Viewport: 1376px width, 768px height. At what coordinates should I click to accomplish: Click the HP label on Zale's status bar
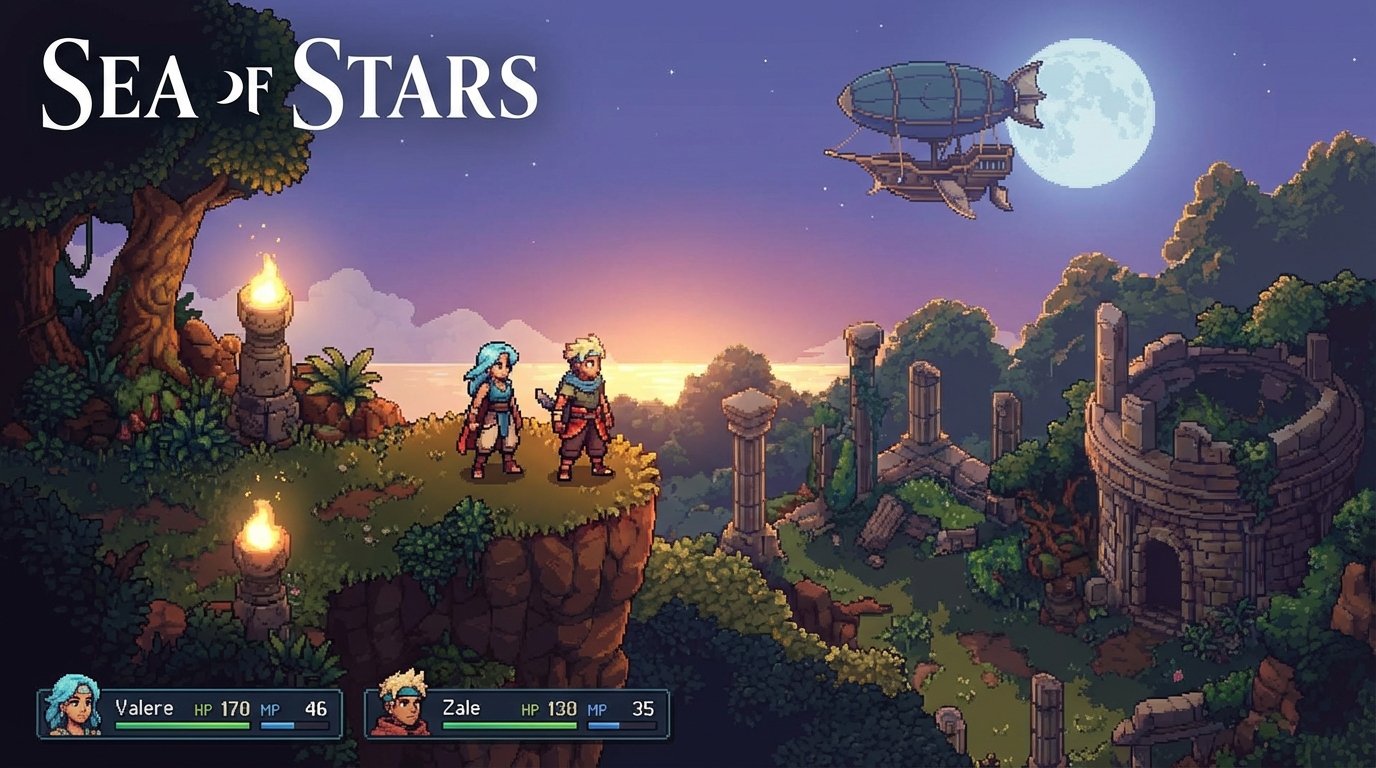[x=531, y=708]
